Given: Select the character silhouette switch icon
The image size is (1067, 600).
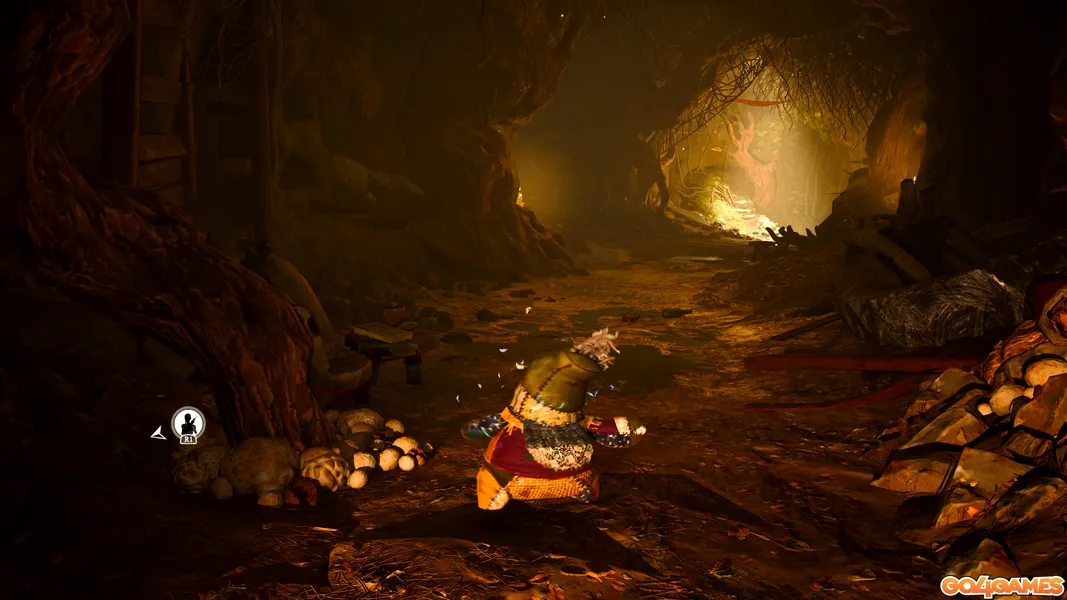Looking at the screenshot, I should [x=188, y=424].
